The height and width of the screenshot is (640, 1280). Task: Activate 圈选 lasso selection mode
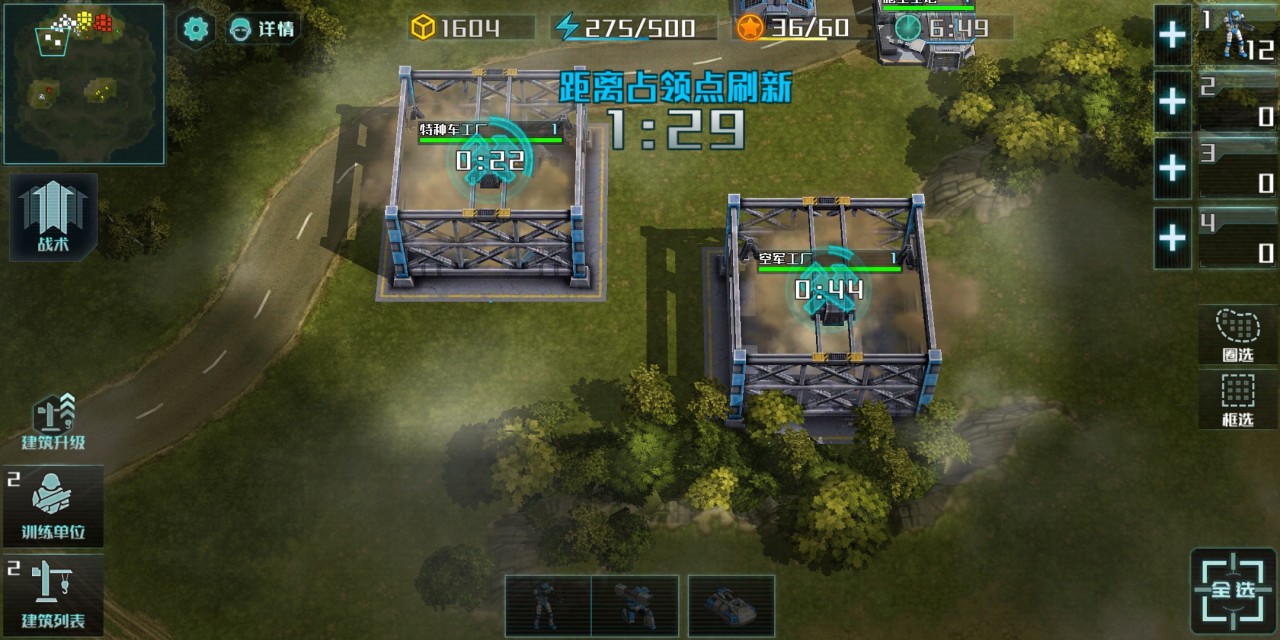coord(1238,334)
